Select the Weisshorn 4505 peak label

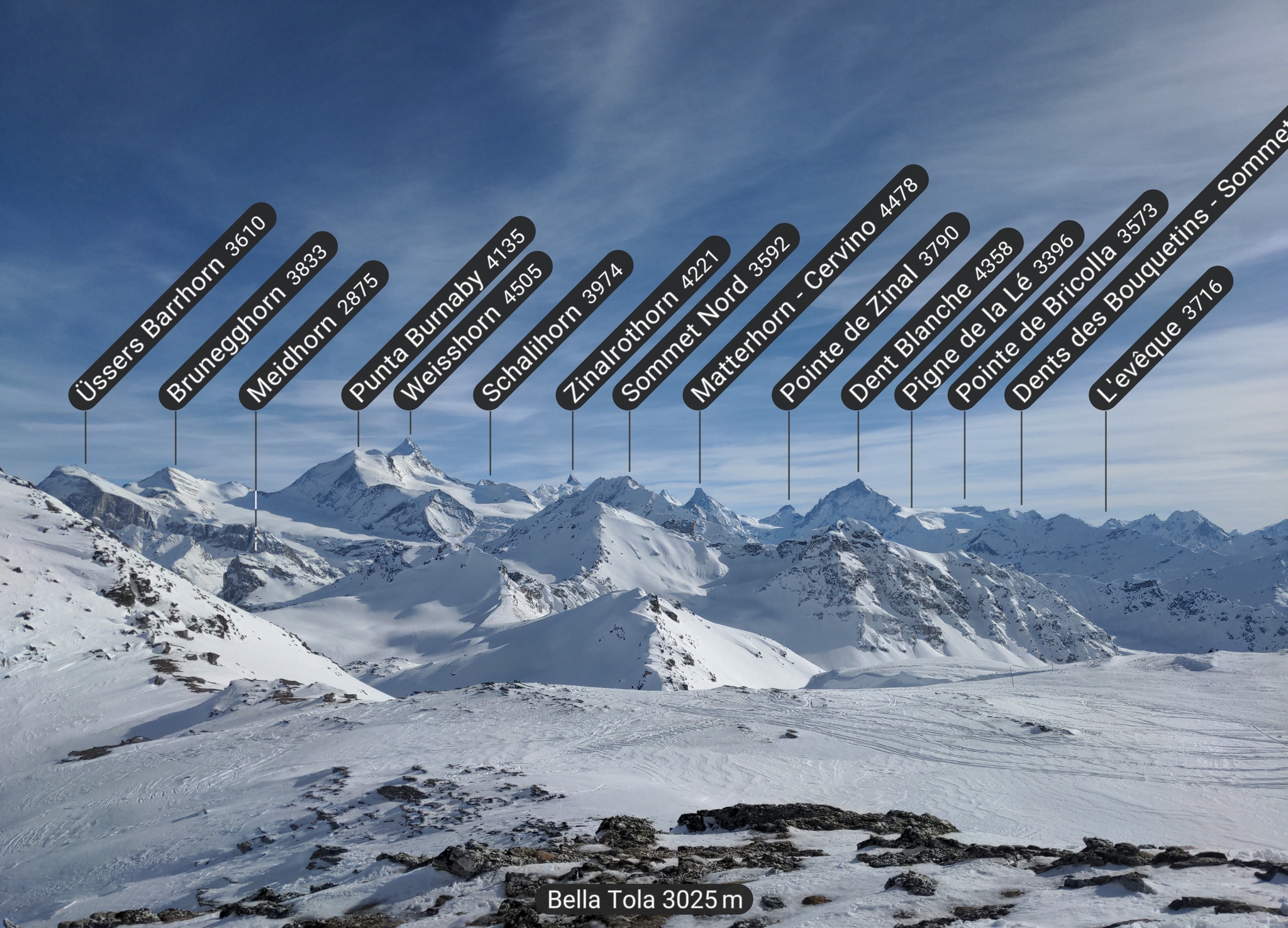pyautogui.click(x=472, y=329)
